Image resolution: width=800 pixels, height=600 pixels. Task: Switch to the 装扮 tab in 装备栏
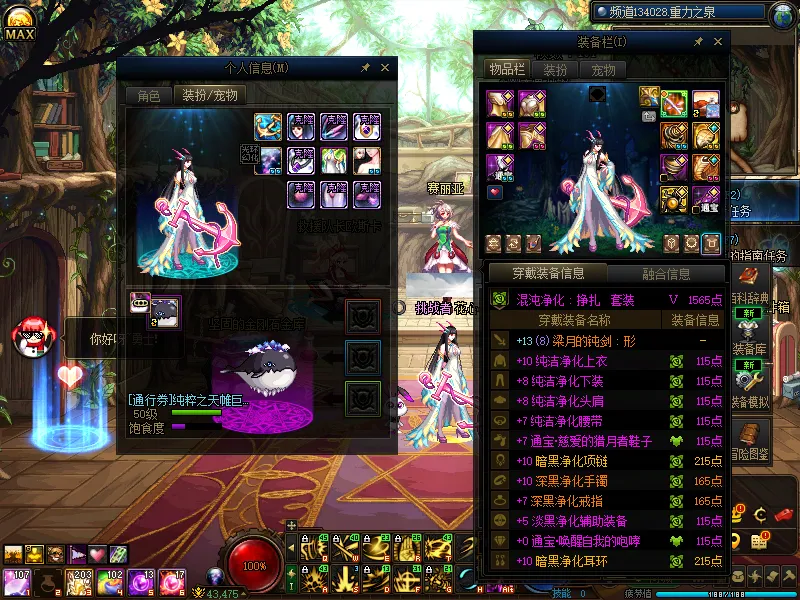click(555, 70)
